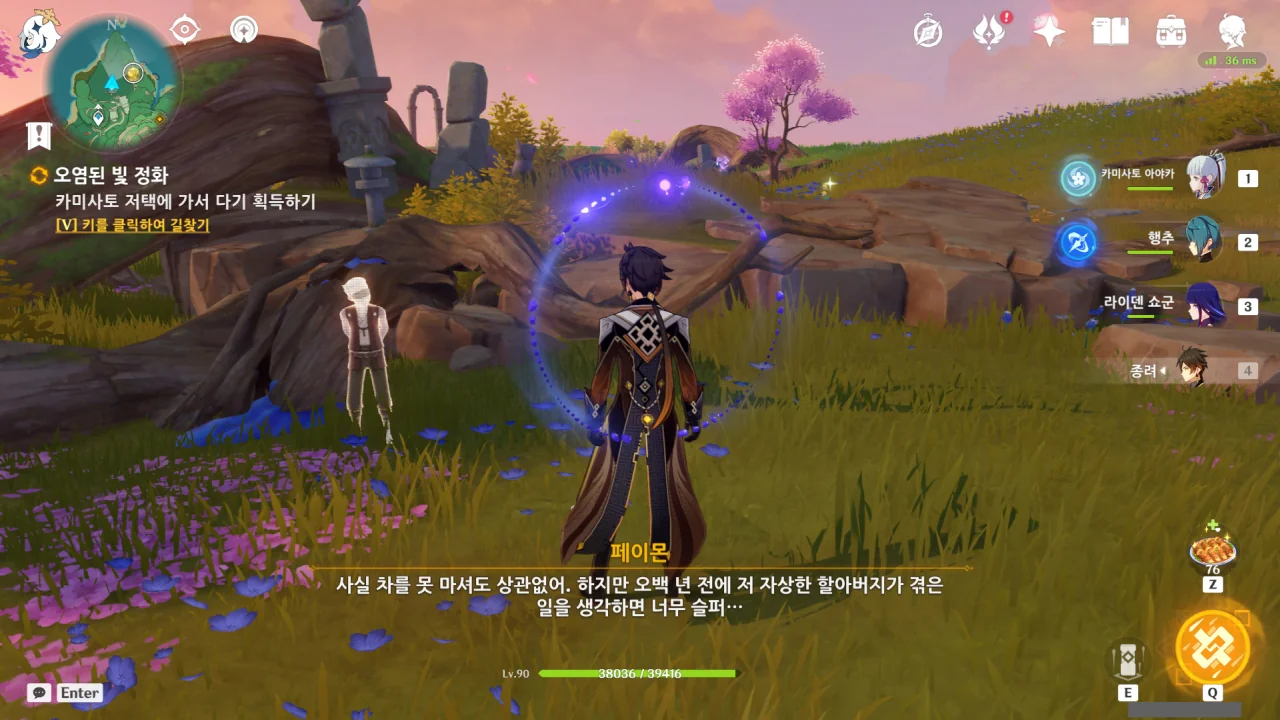Activate the elemental skill pillar icon
This screenshot has height=720, width=1280.
(x=1127, y=660)
